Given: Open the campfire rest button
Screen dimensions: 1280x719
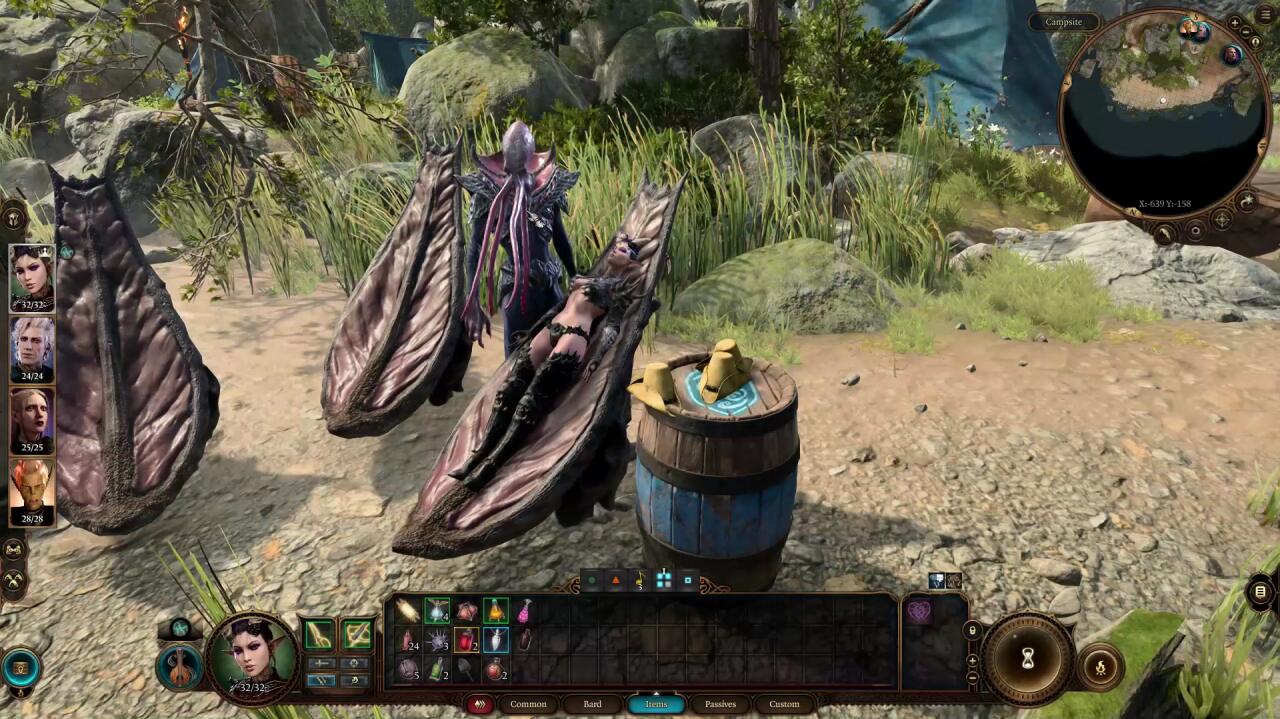Looking at the screenshot, I should tap(1100, 668).
